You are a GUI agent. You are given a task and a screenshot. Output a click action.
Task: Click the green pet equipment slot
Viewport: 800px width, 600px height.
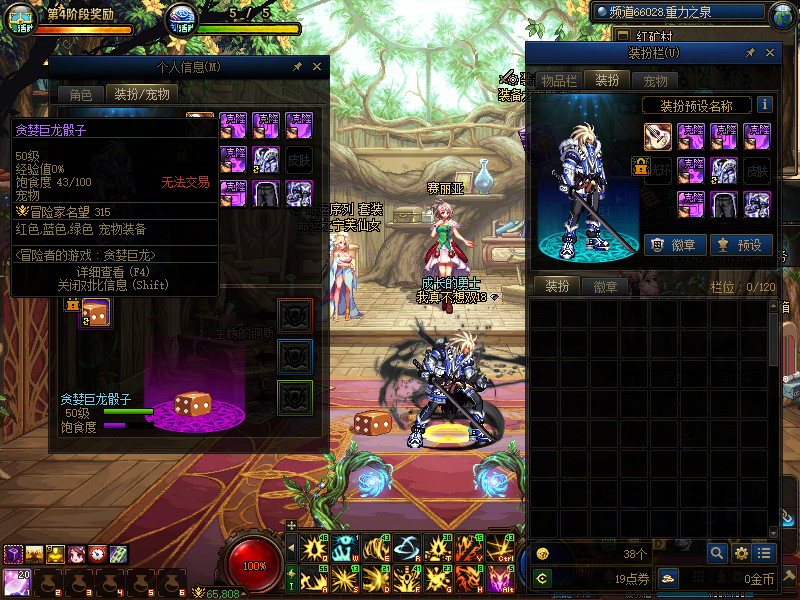(295, 396)
